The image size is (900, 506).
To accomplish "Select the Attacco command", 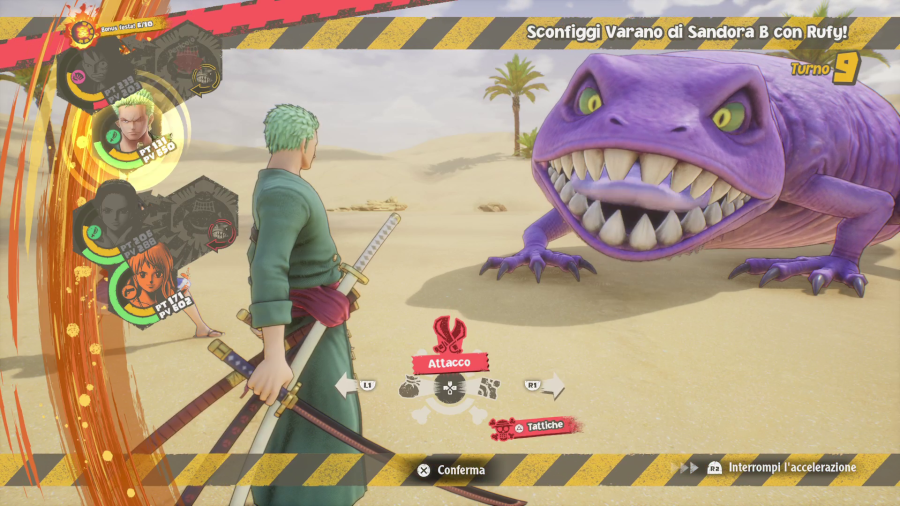I will point(450,363).
